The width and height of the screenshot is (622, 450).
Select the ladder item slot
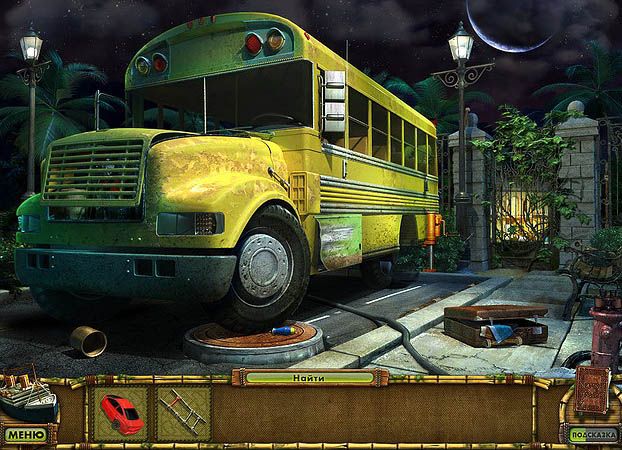pyautogui.click(x=184, y=412)
